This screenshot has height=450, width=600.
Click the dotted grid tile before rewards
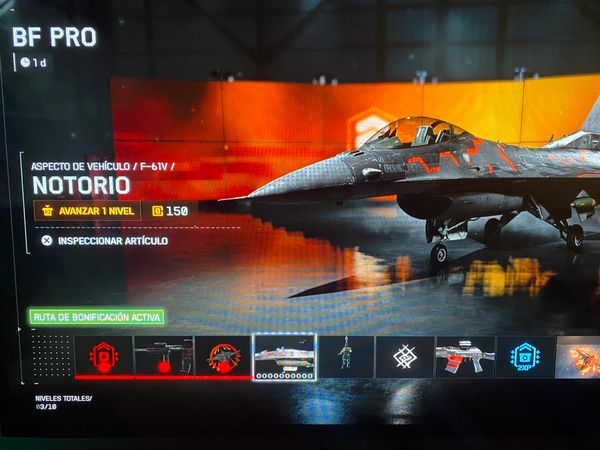tap(51, 355)
